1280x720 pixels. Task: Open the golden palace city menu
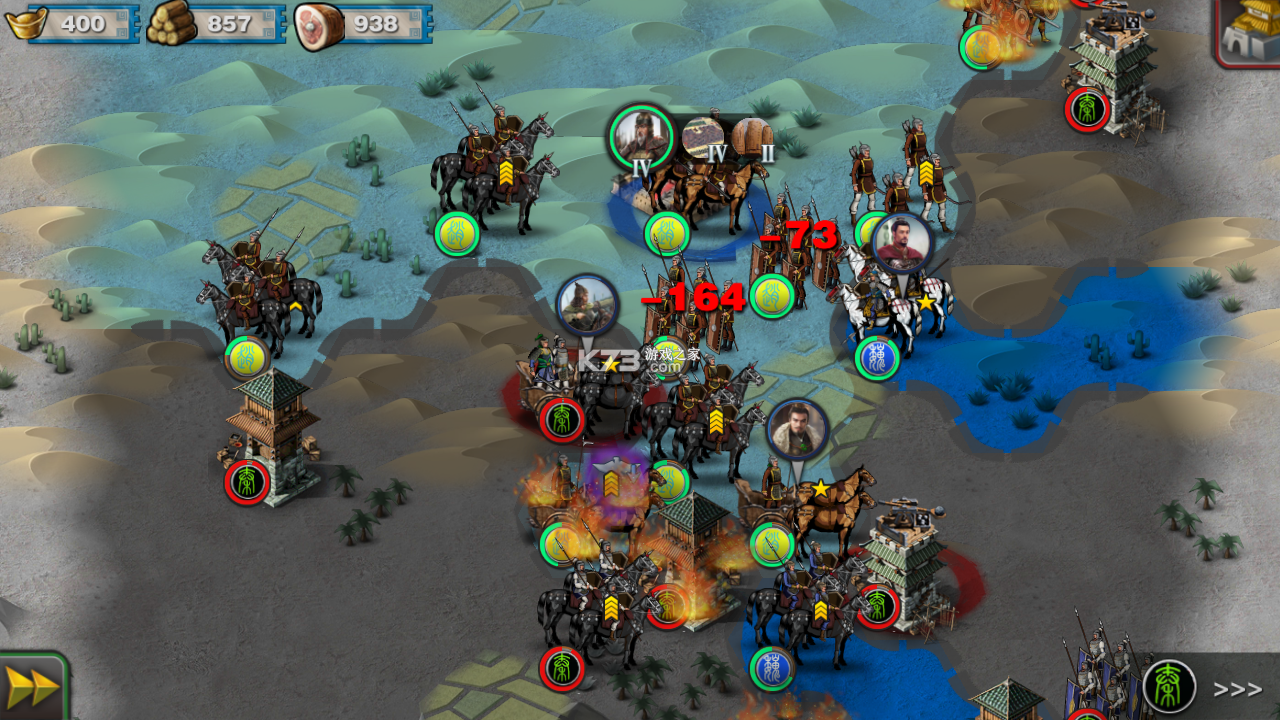coord(1250,30)
